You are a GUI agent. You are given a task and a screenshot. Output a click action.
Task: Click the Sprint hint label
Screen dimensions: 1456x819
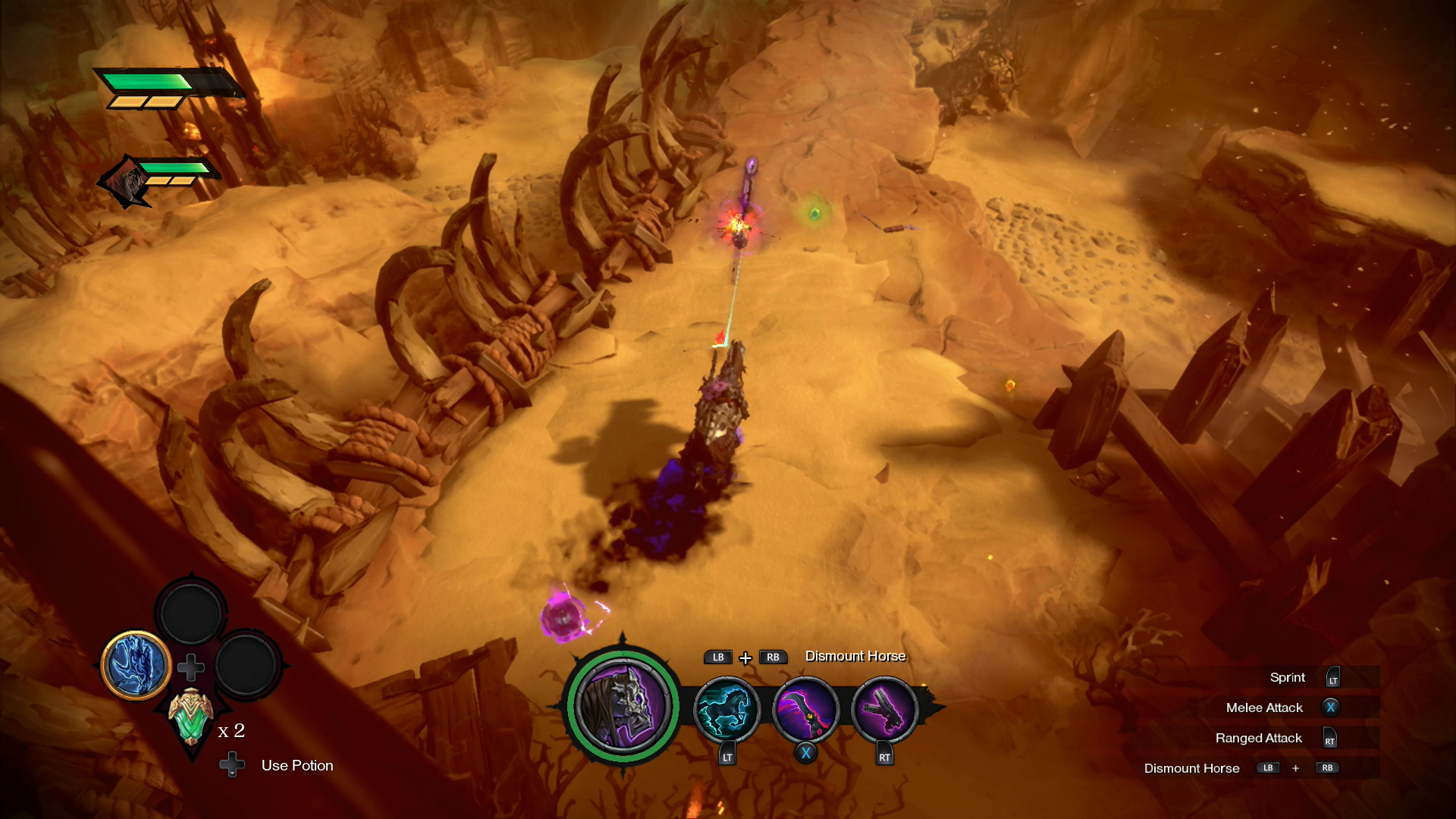pyautogui.click(x=1289, y=677)
